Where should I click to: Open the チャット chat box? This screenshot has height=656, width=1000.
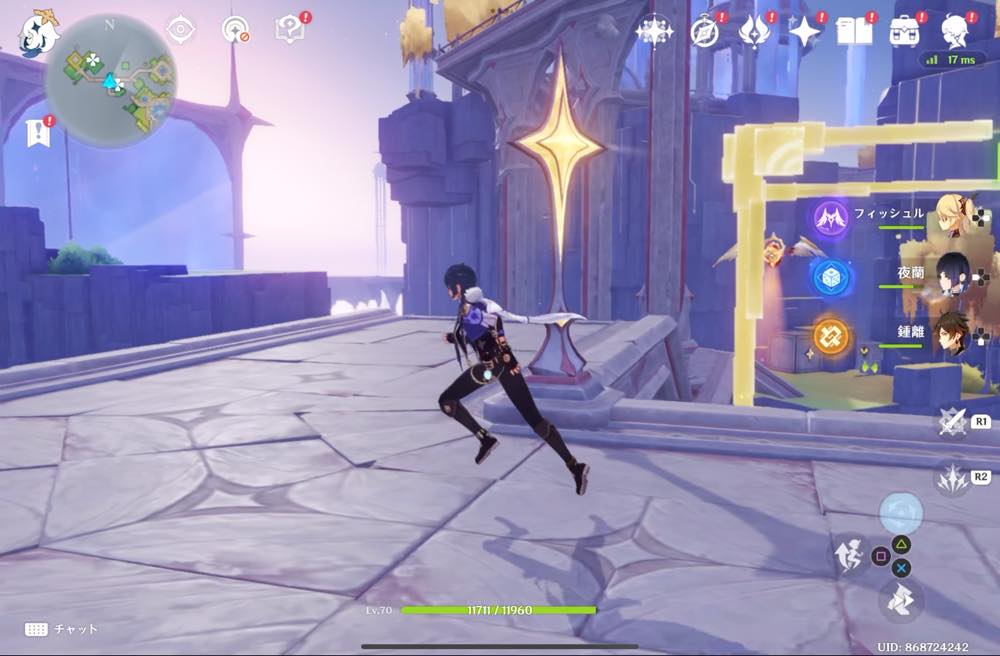click(62, 629)
